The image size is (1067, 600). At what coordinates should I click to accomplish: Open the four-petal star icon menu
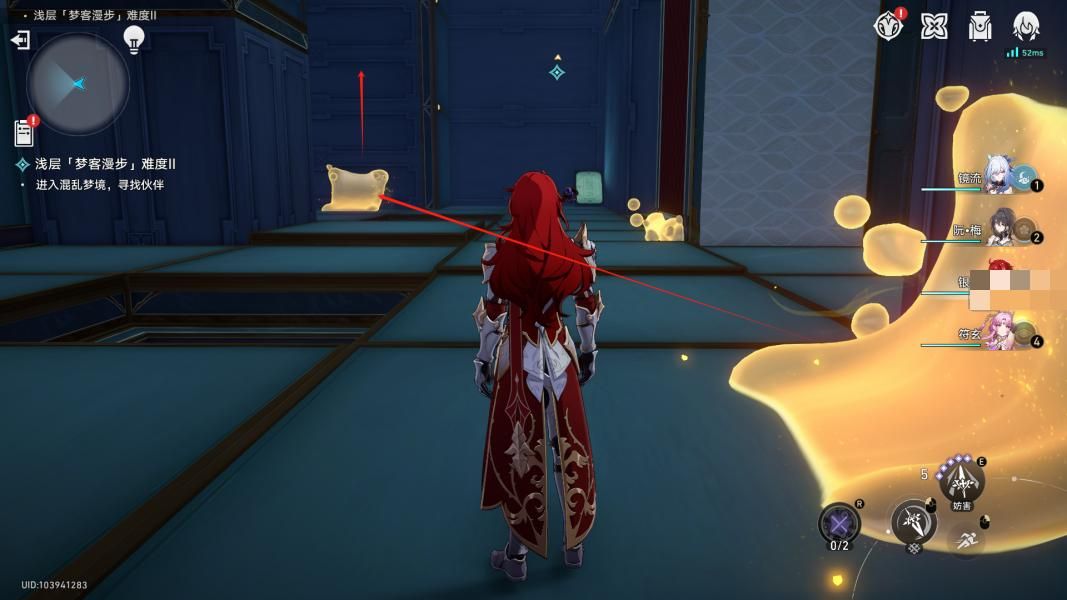(934, 26)
